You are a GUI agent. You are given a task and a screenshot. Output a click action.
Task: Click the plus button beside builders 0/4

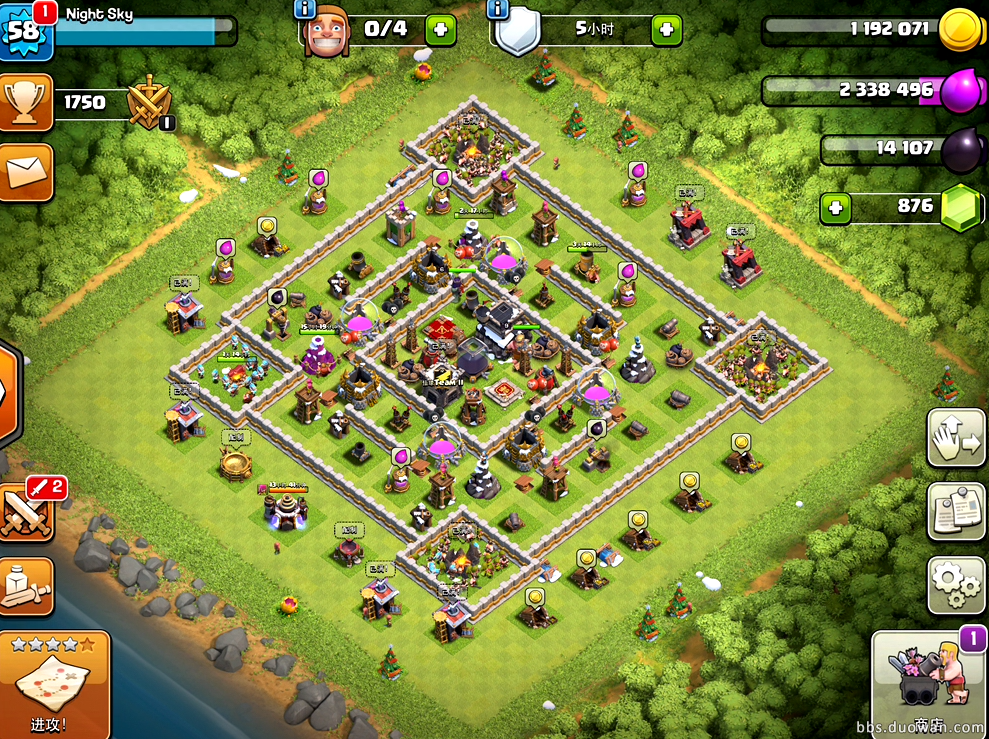pos(440,29)
